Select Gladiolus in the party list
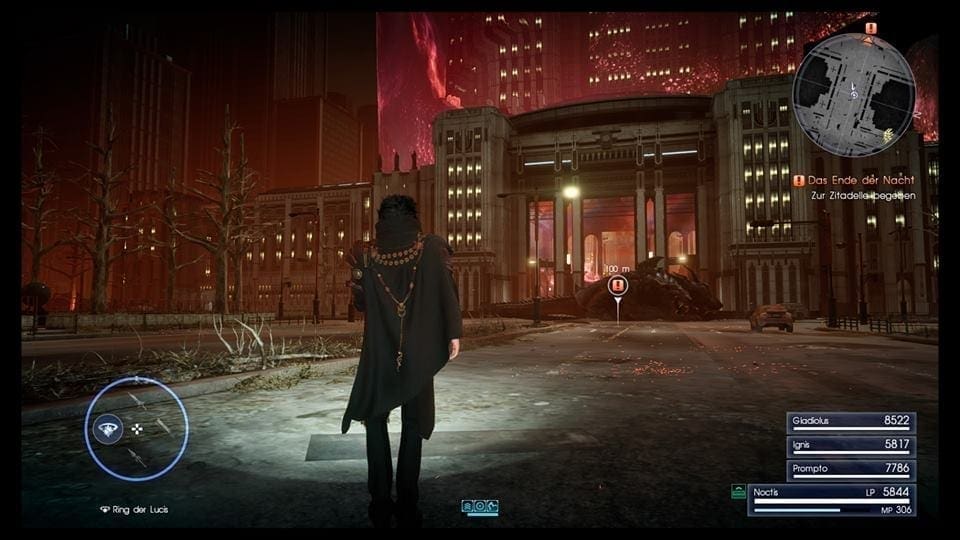Screen dimensions: 960x540 pos(851,423)
